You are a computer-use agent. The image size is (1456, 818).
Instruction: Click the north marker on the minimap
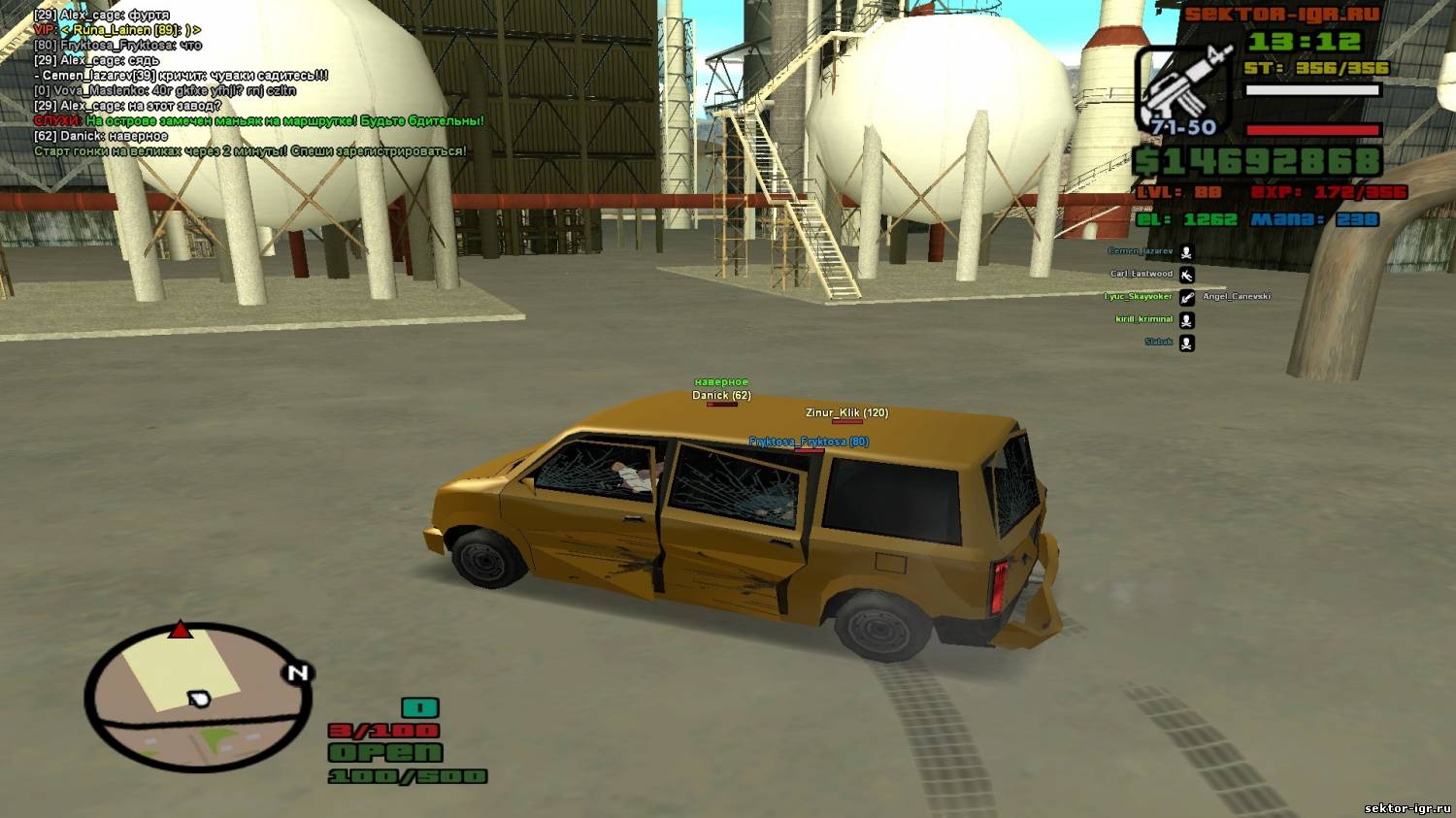coord(297,672)
